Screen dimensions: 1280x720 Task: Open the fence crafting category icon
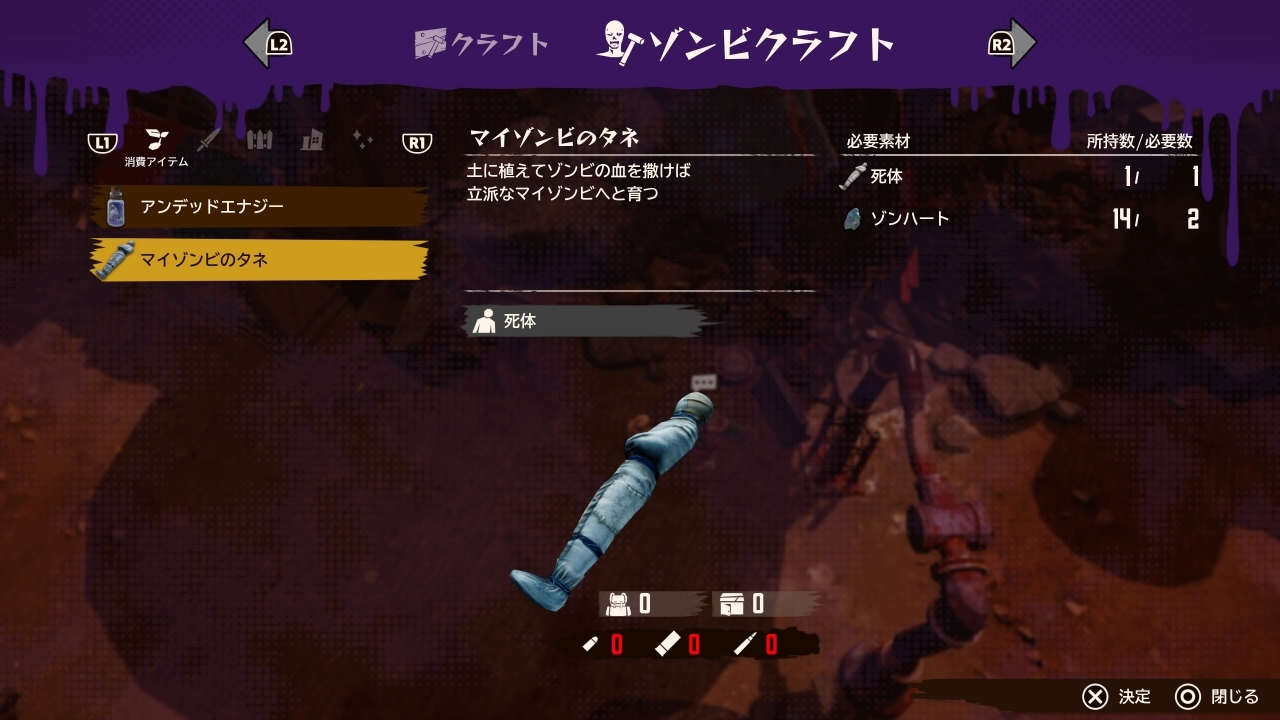(x=260, y=139)
